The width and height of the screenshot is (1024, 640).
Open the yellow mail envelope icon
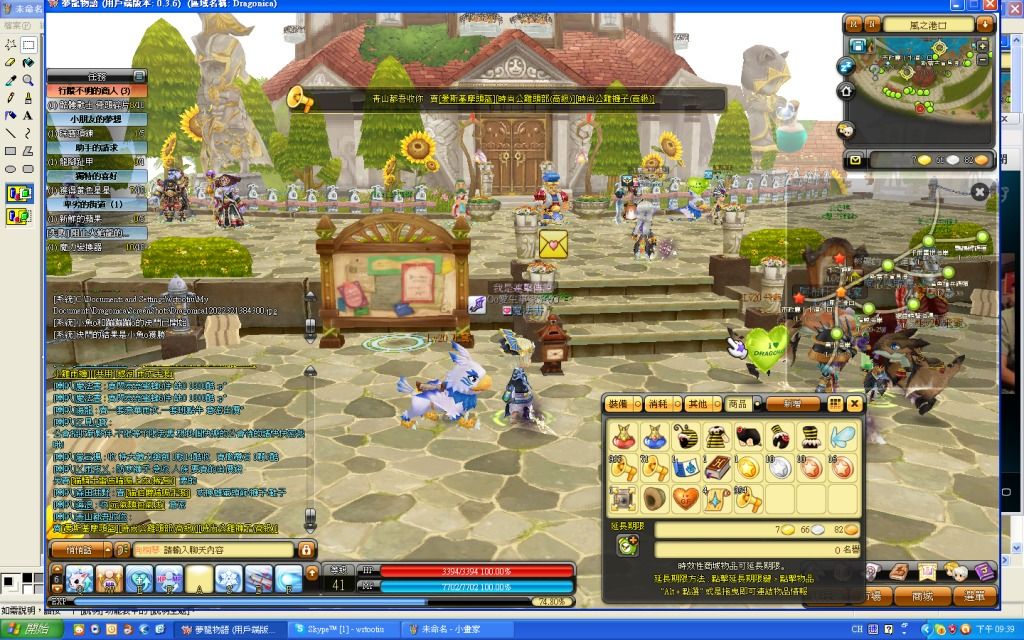coord(855,160)
